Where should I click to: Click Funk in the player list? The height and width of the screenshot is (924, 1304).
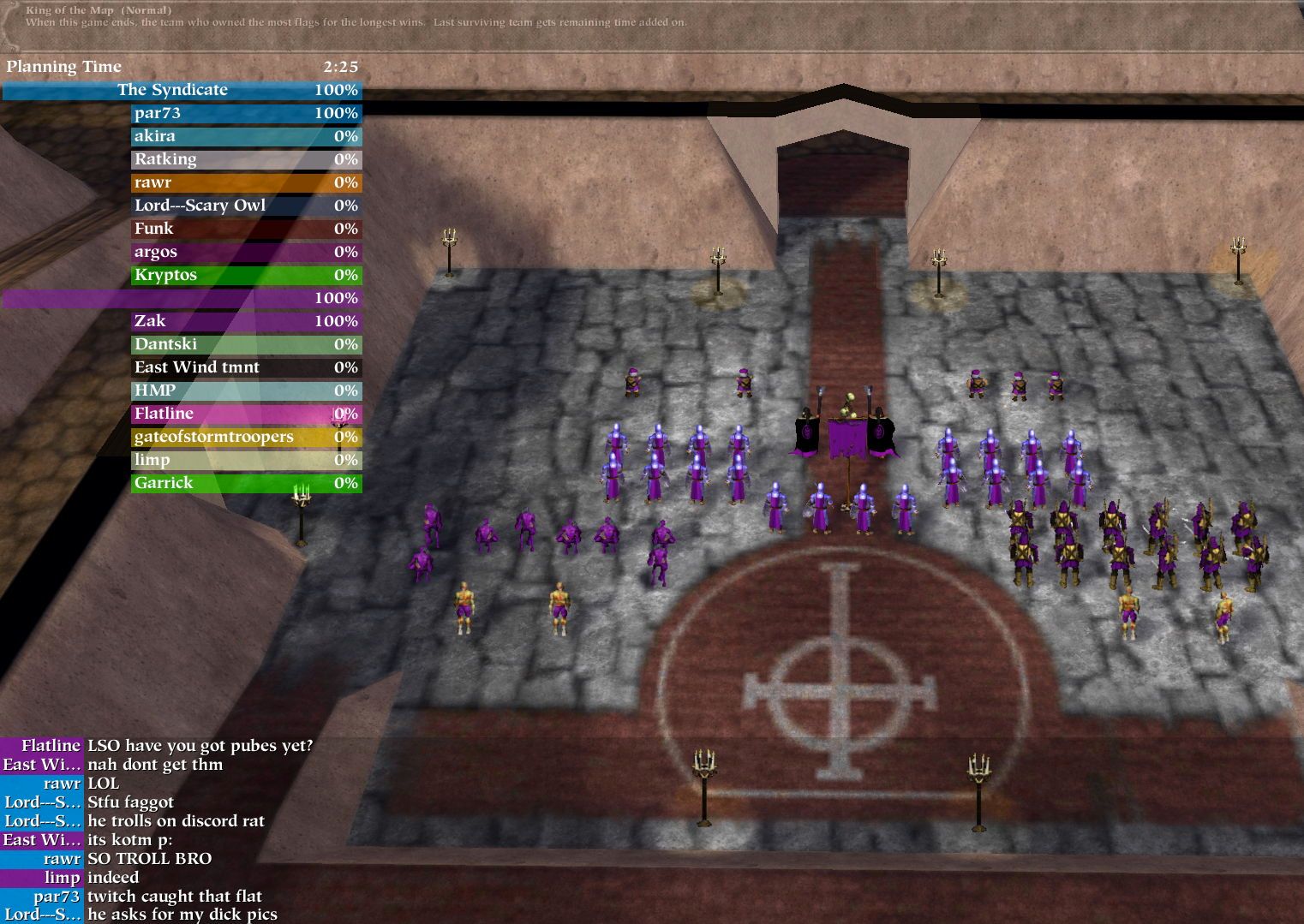tap(246, 229)
